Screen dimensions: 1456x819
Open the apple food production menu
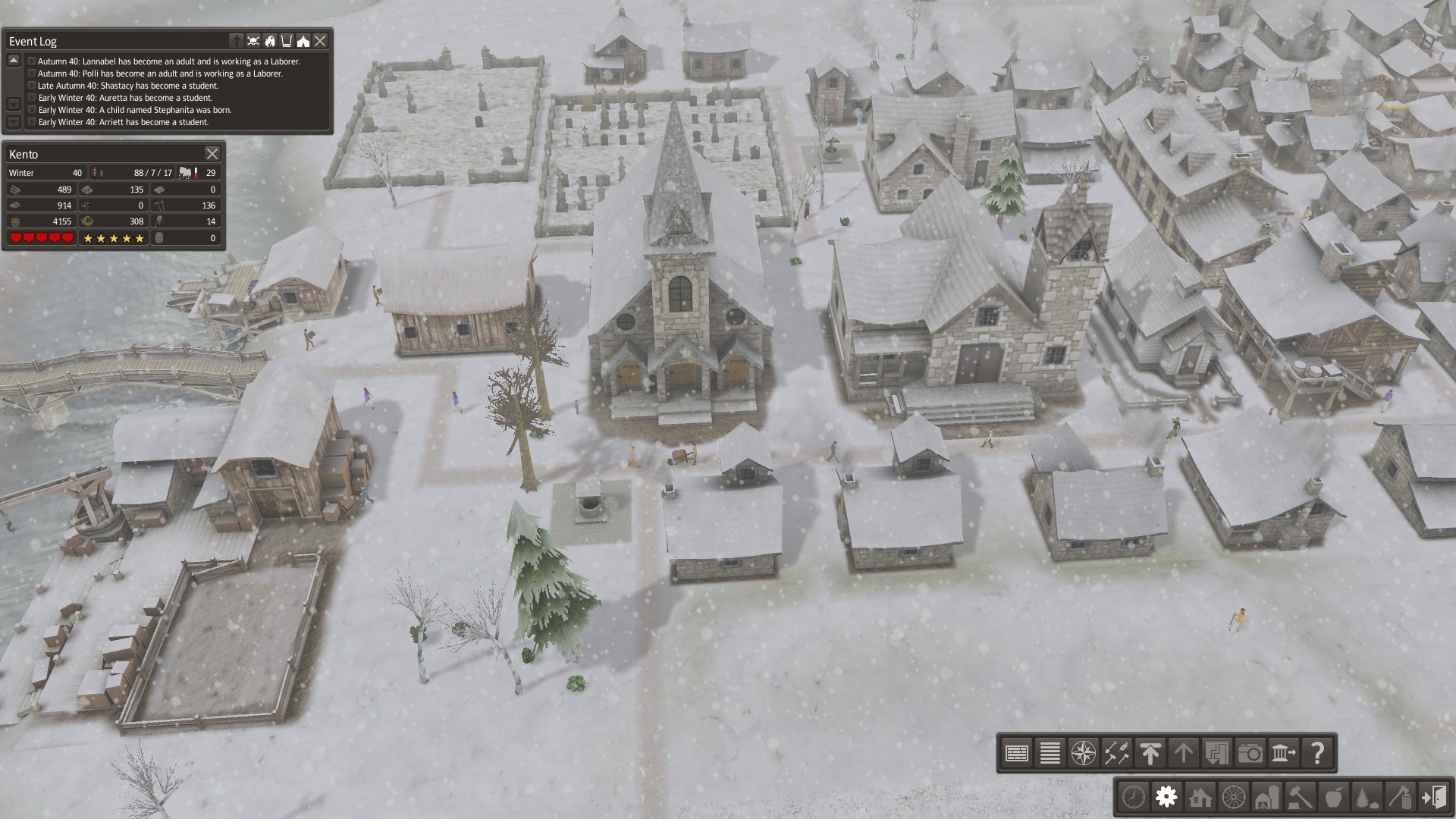1333,797
